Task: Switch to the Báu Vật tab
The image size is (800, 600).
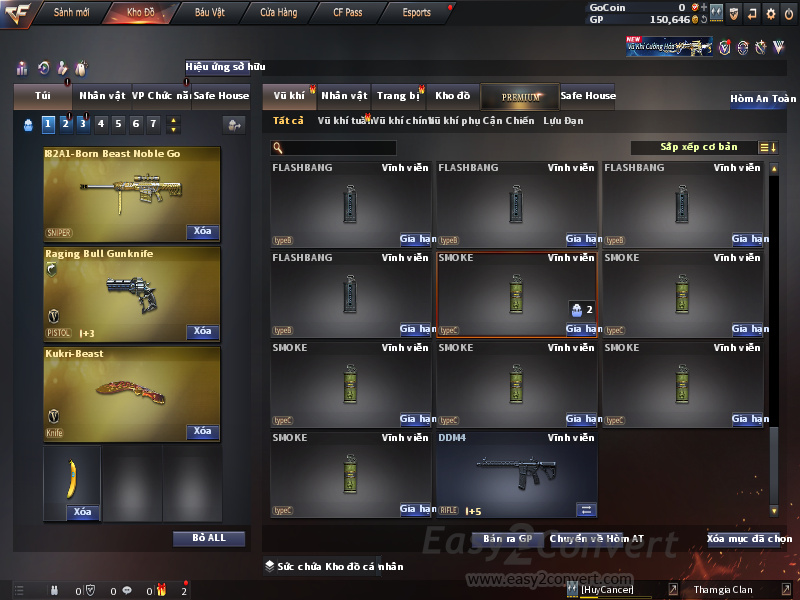Action: pos(209,12)
